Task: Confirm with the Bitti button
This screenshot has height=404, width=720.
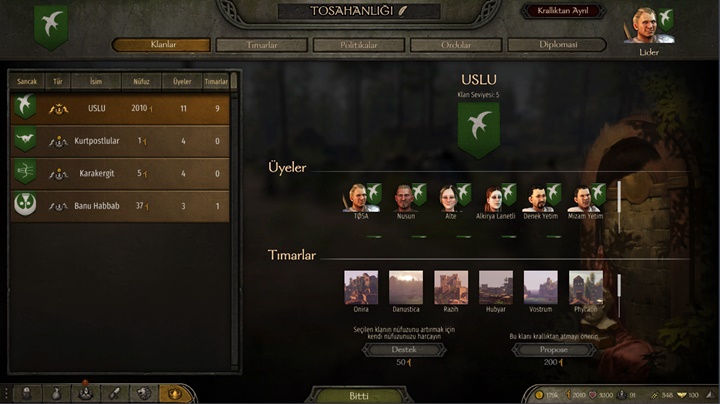Action: pos(359,395)
